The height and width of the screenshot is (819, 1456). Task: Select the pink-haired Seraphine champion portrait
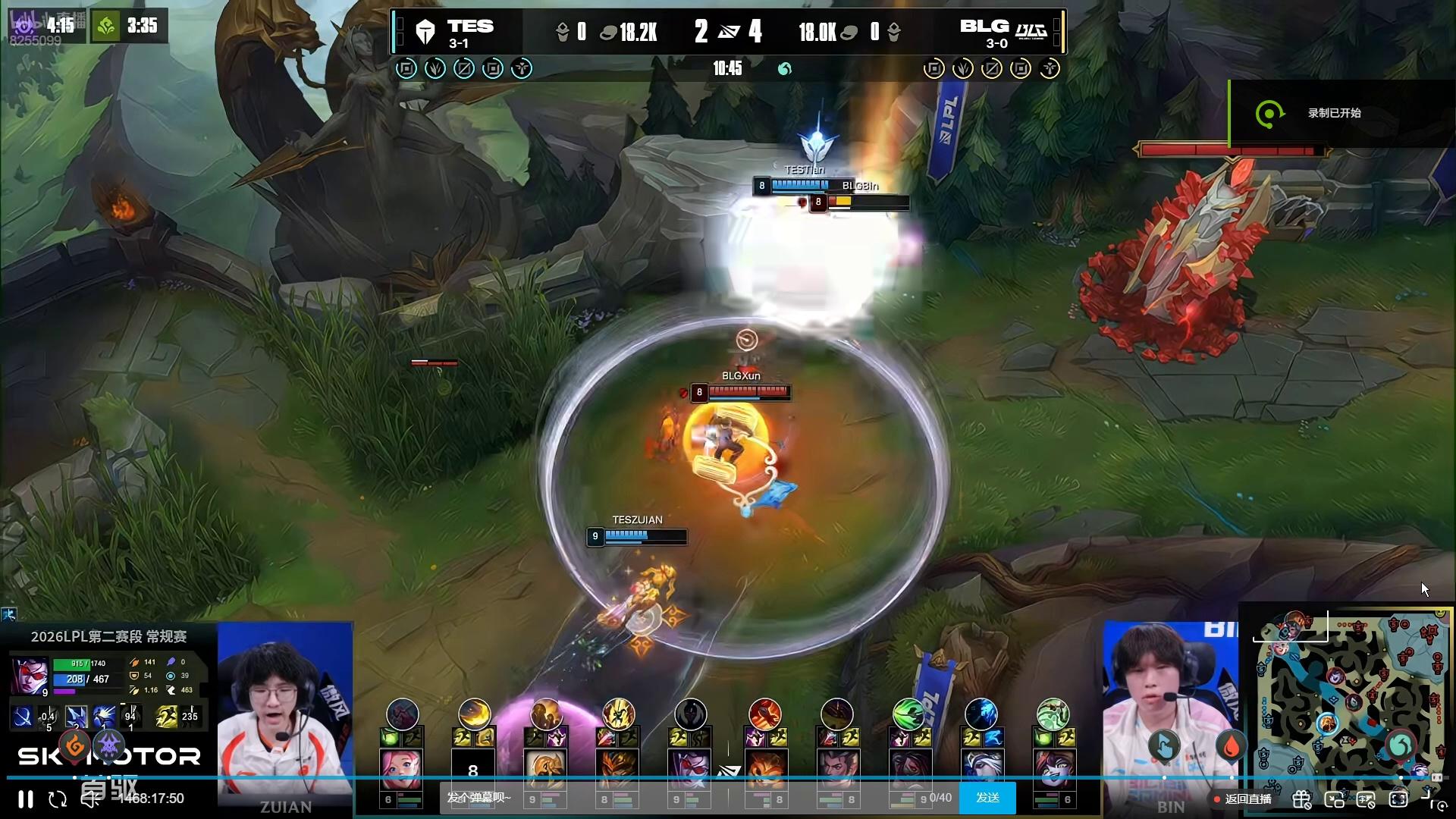click(x=401, y=769)
